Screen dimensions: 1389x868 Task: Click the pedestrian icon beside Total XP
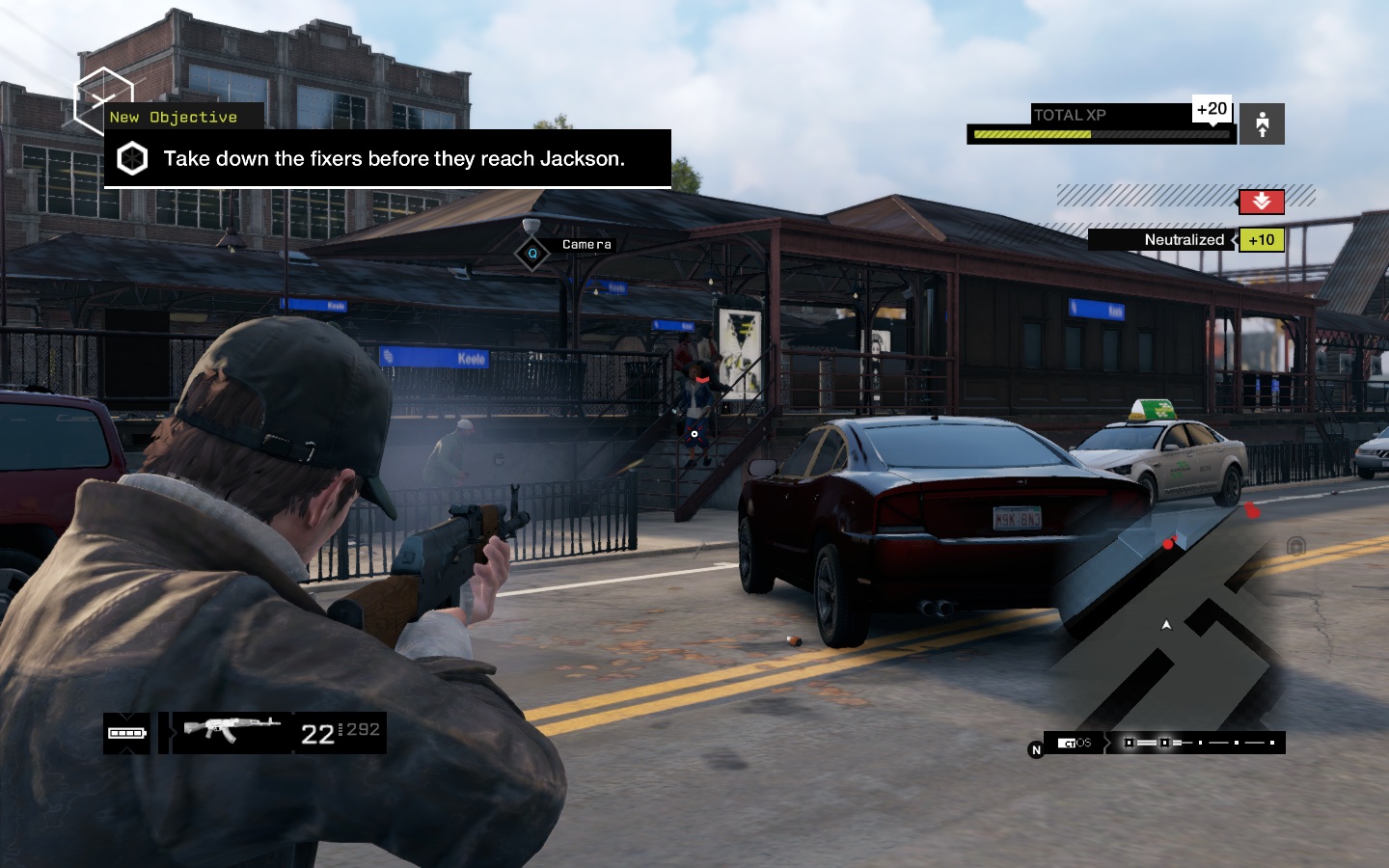pyautogui.click(x=1262, y=123)
